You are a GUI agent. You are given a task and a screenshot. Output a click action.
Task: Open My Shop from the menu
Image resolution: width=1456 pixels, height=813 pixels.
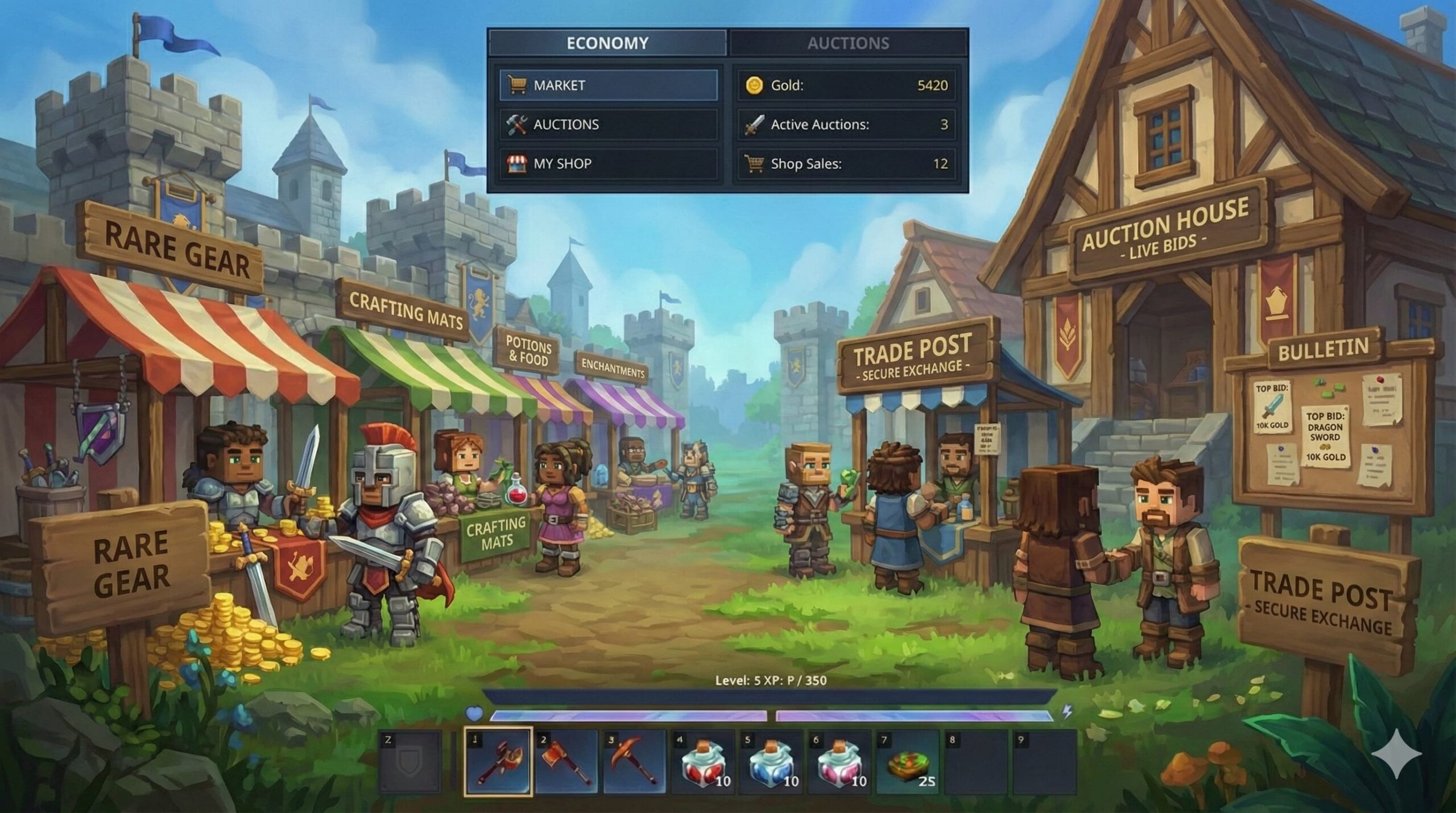608,164
